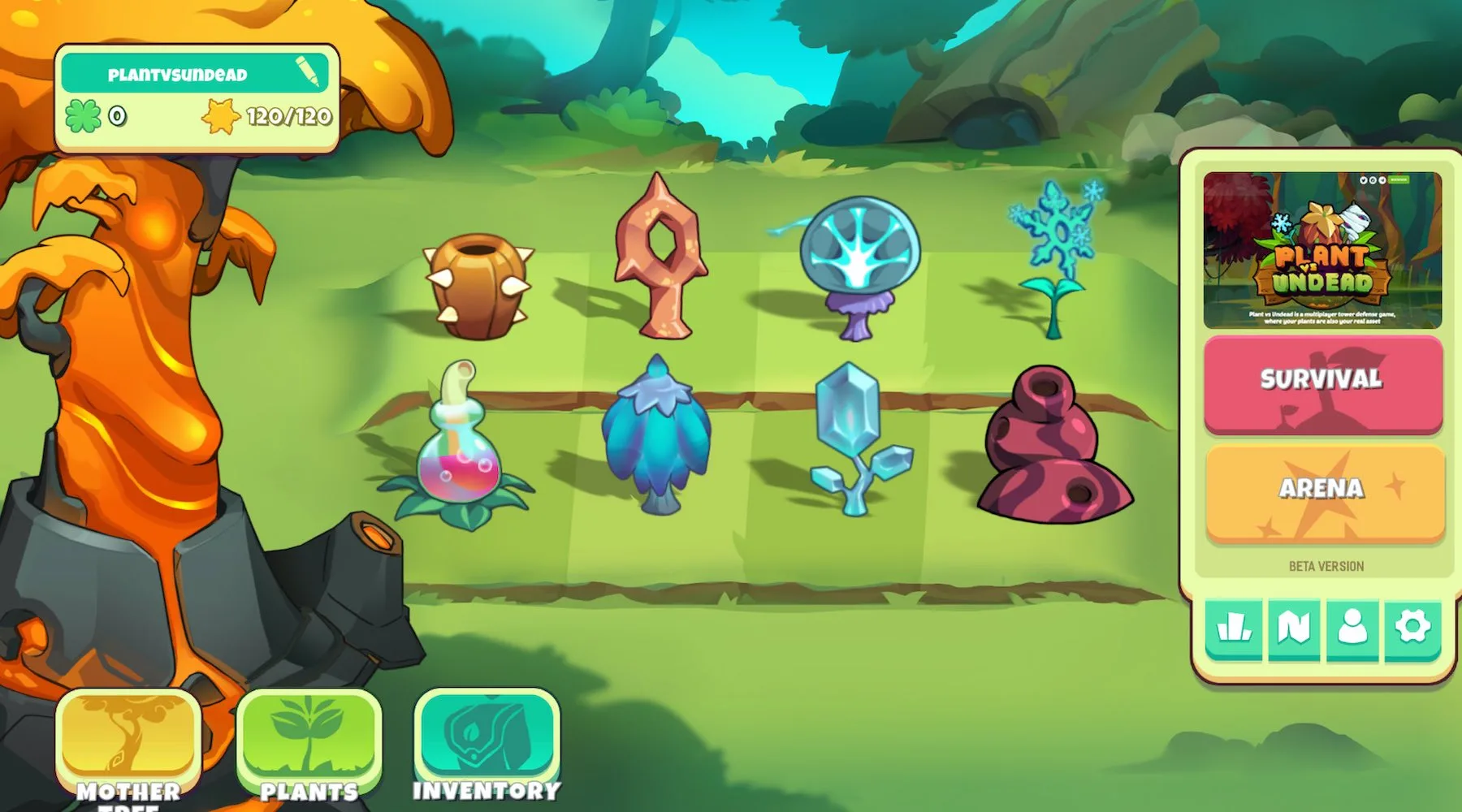This screenshot has height=812, width=1462.
Task: Click the N news icon button
Action: (x=1294, y=628)
